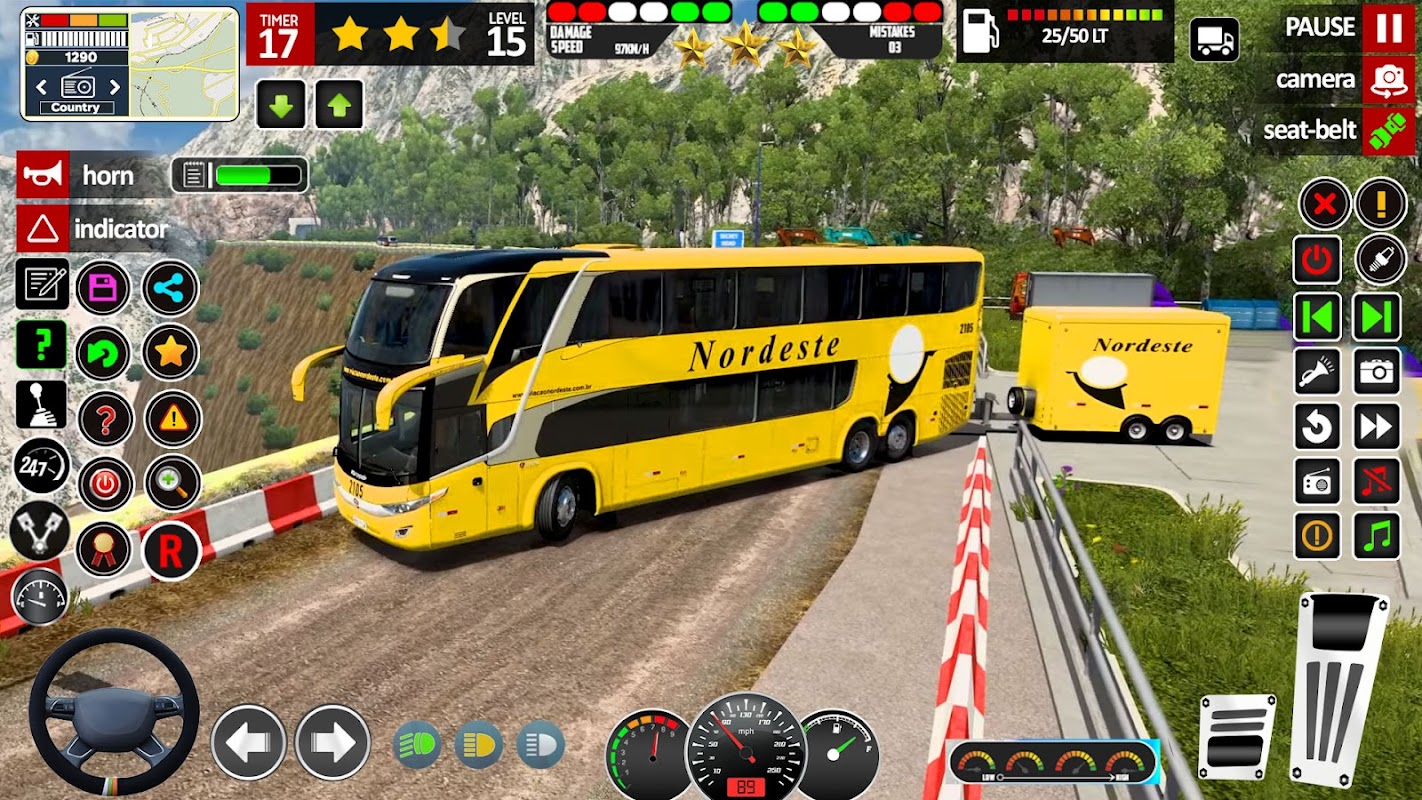Steer left with the left arrow button
This screenshot has width=1422, height=800.
(x=248, y=742)
